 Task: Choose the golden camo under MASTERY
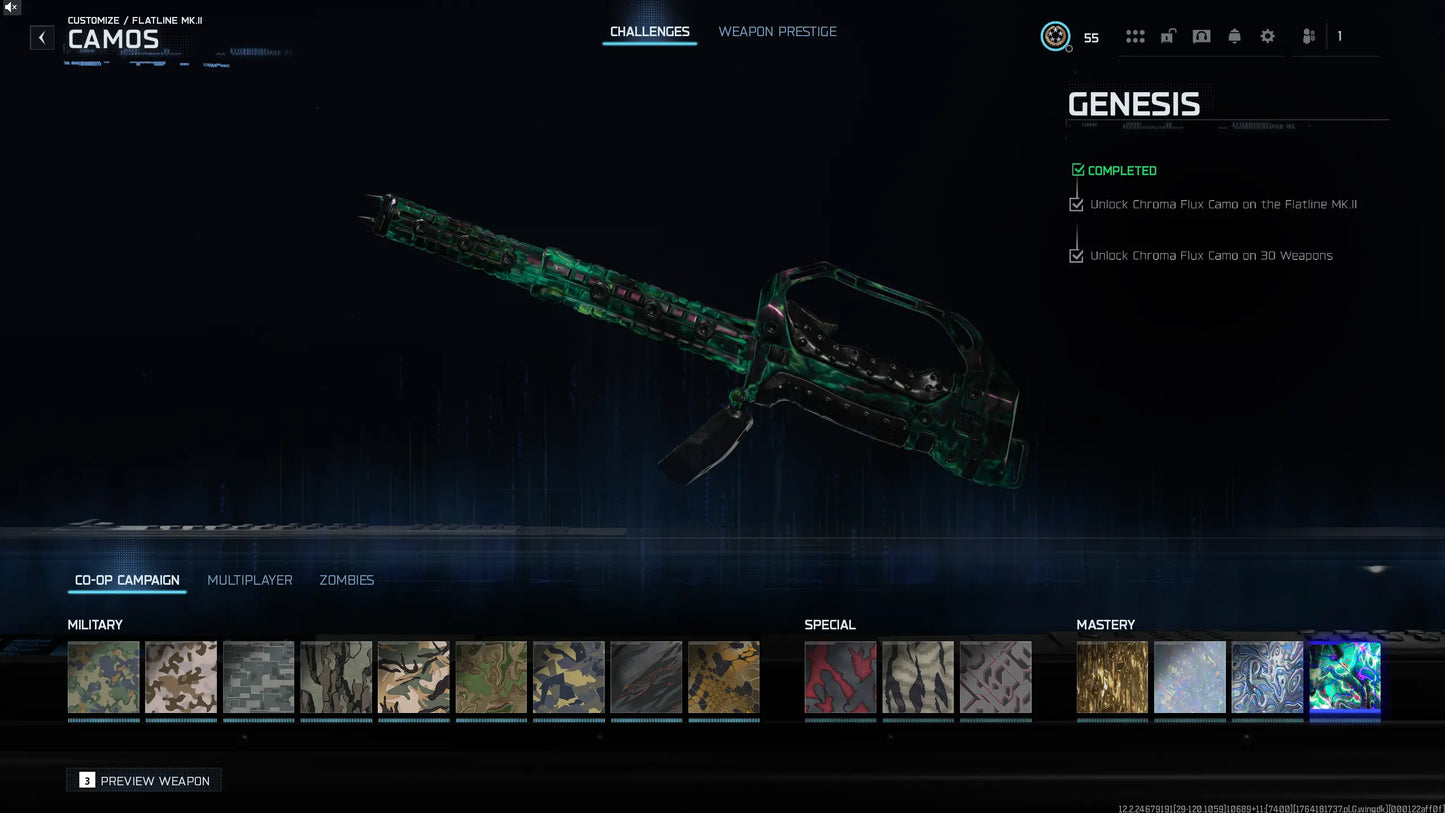(1112, 677)
